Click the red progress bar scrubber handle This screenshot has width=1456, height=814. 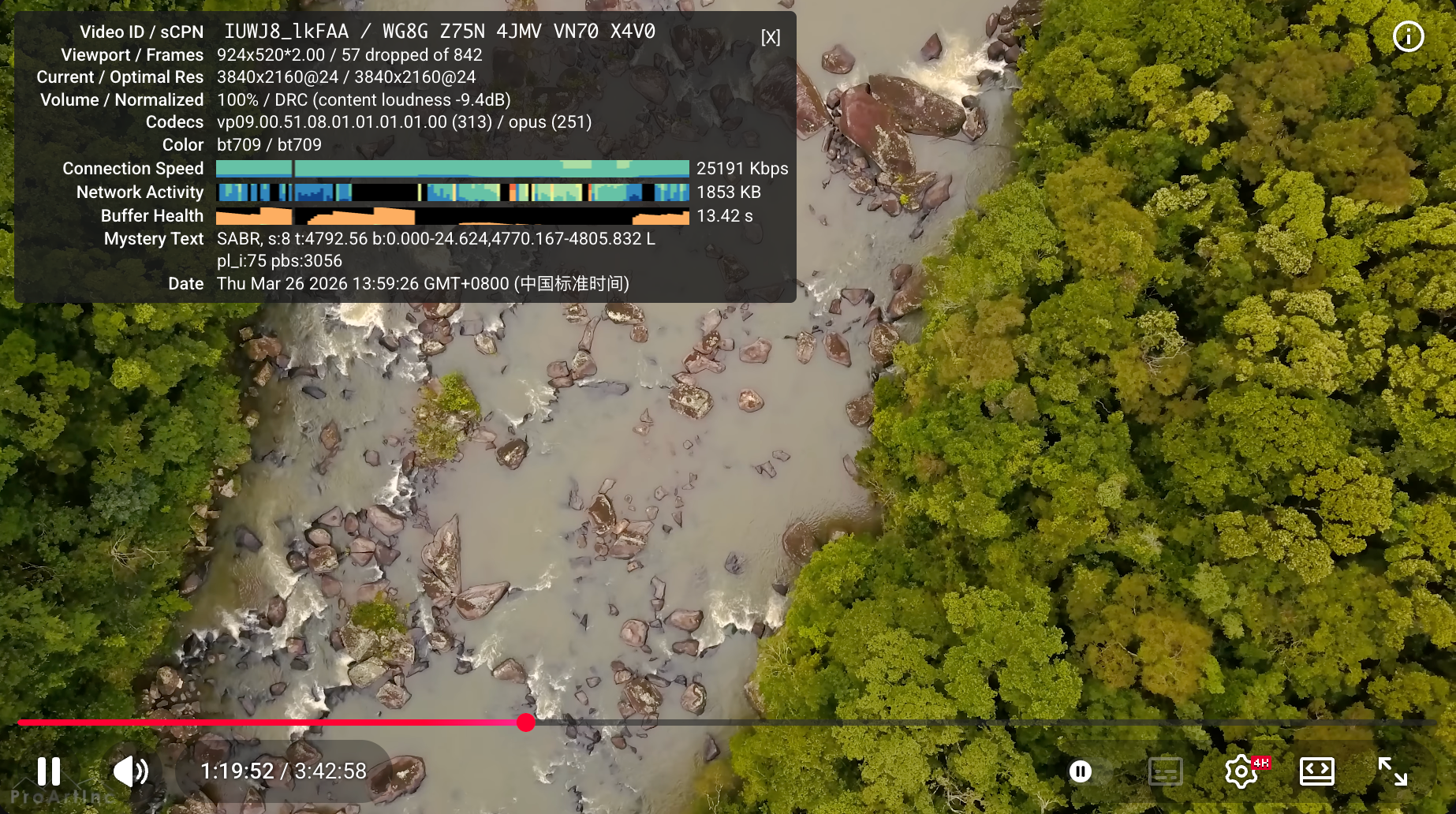coord(526,723)
